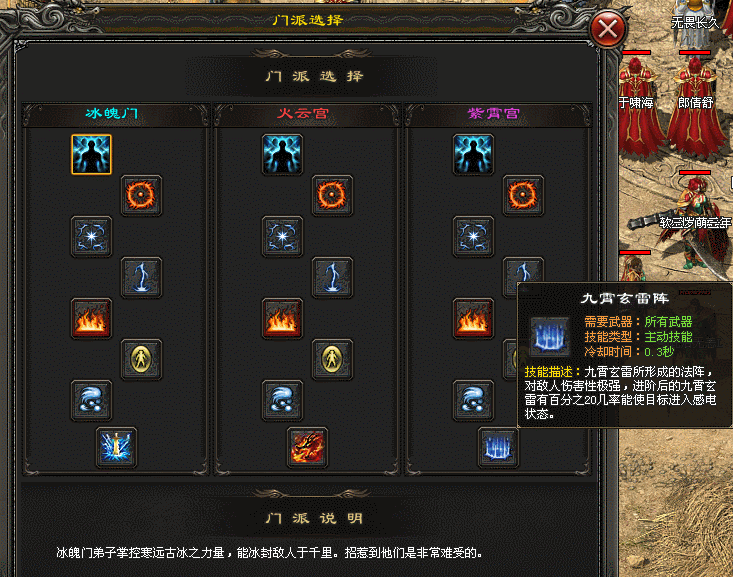Choose the ice pillar skill in 冰魄门
This screenshot has width=733, height=577.
[x=116, y=447]
